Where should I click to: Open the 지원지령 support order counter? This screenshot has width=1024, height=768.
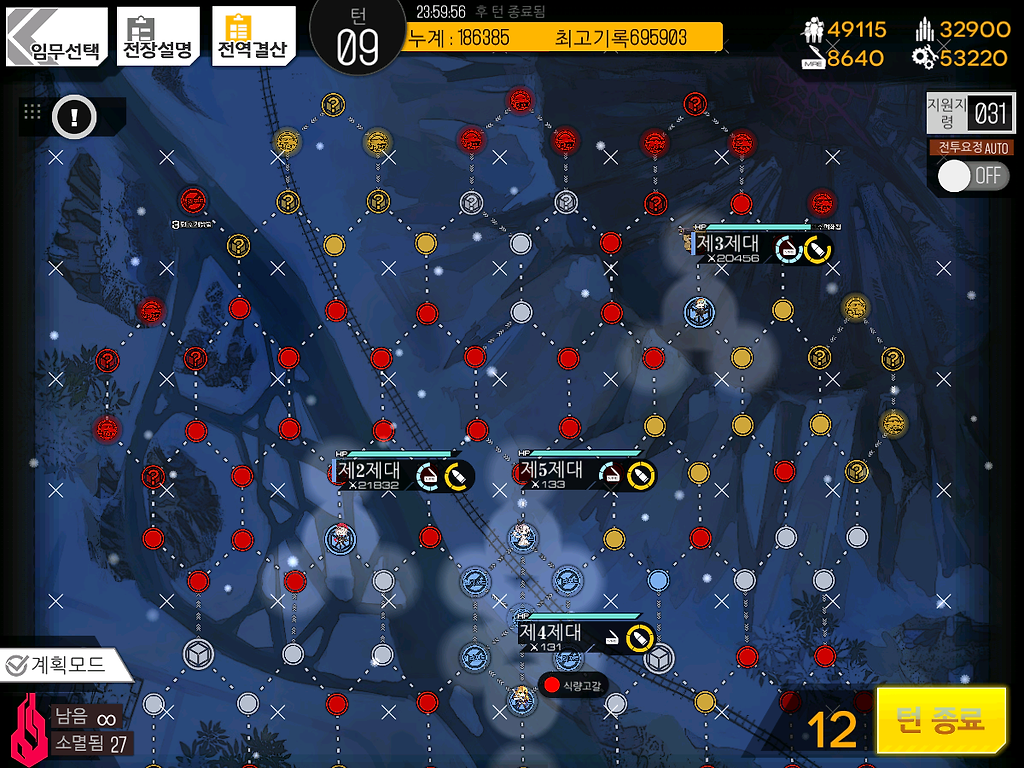coord(969,113)
